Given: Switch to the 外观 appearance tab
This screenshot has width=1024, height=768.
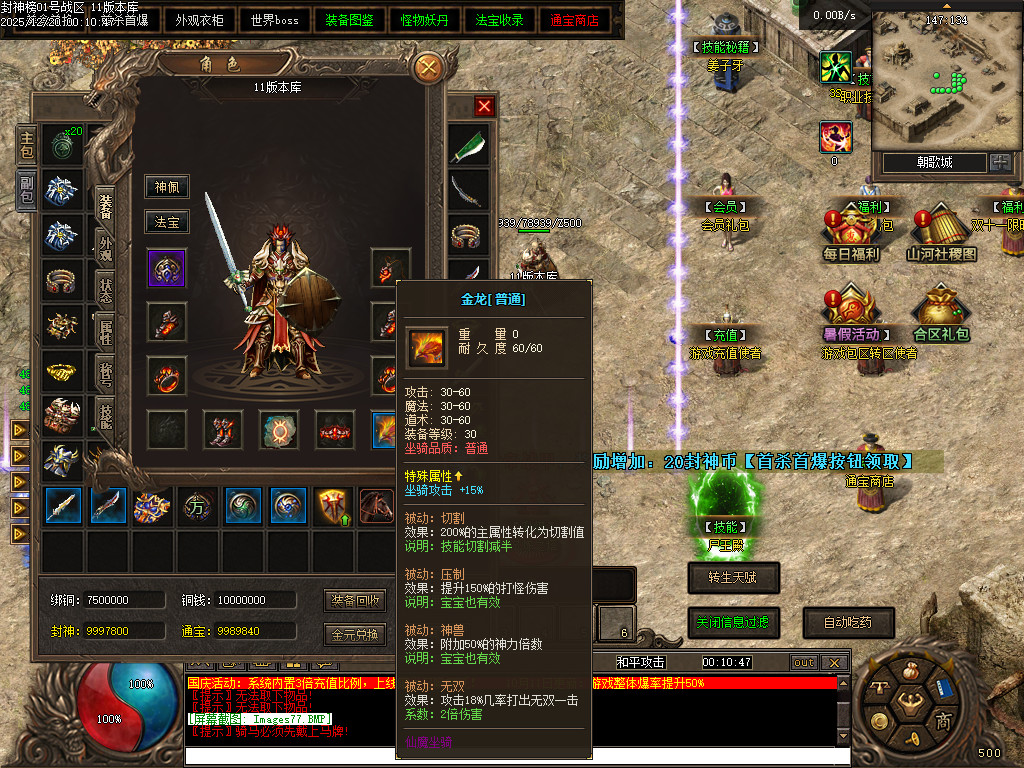Looking at the screenshot, I should tap(105, 244).
